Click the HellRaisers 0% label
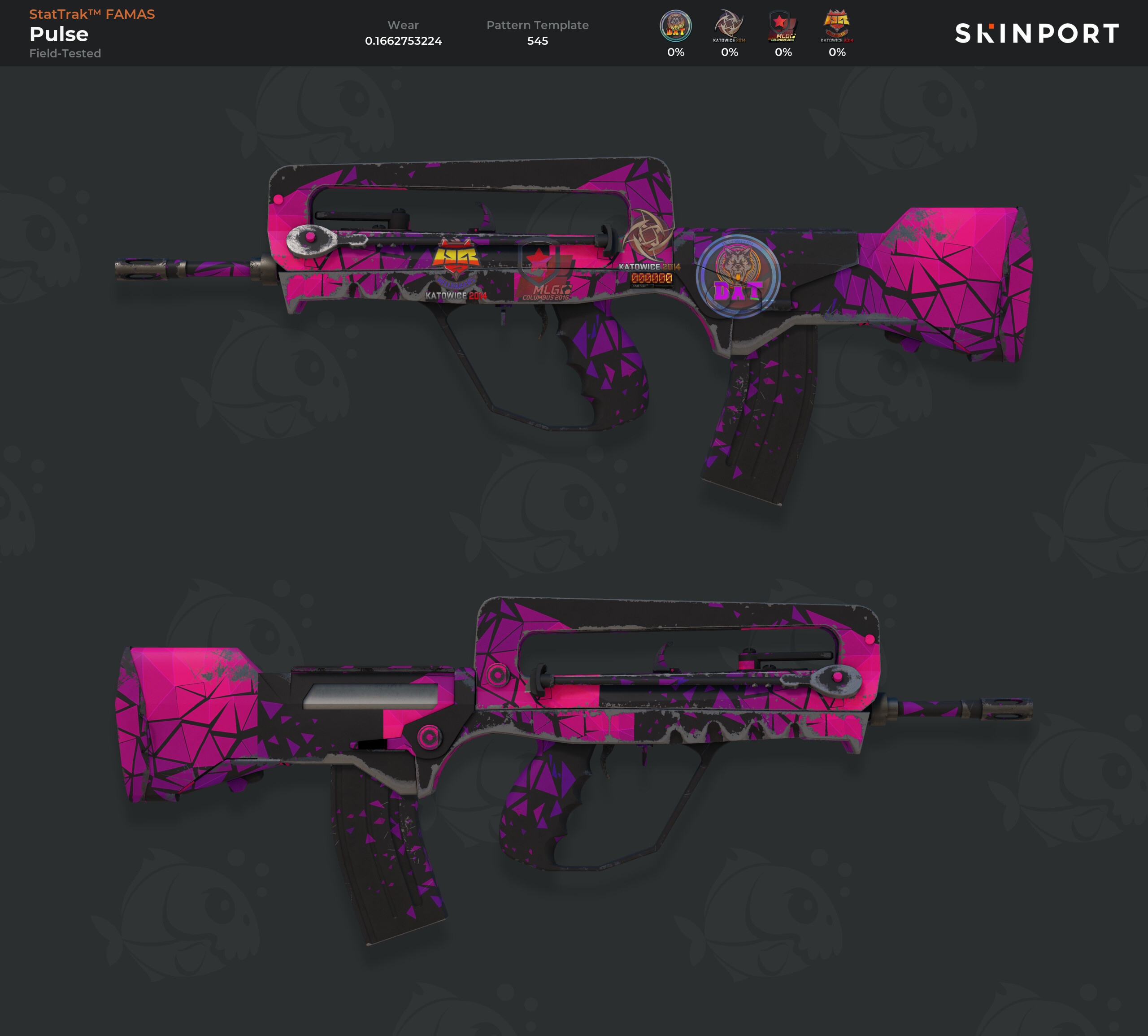This screenshot has height=1036, width=1148. click(836, 52)
